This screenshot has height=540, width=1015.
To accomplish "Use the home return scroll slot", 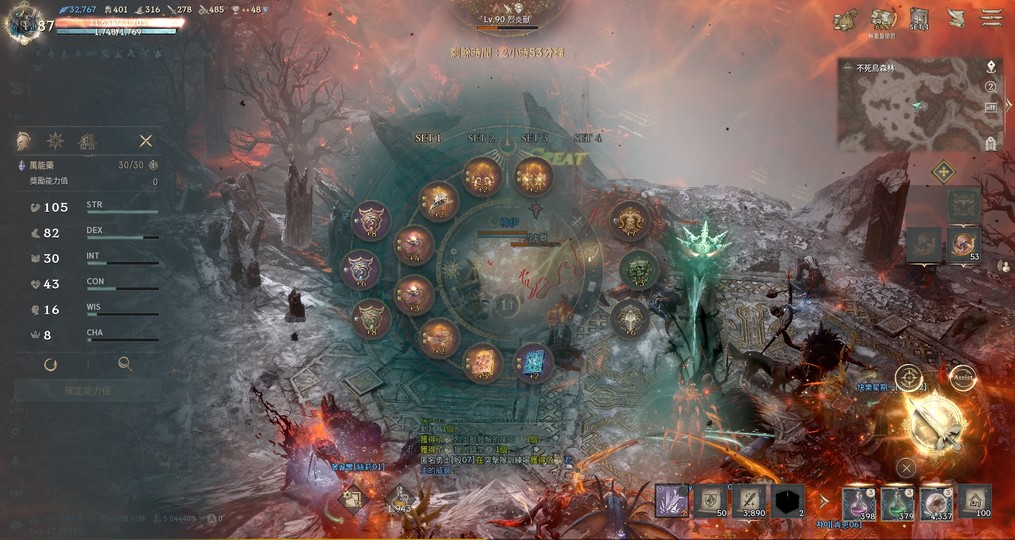I will [975, 499].
